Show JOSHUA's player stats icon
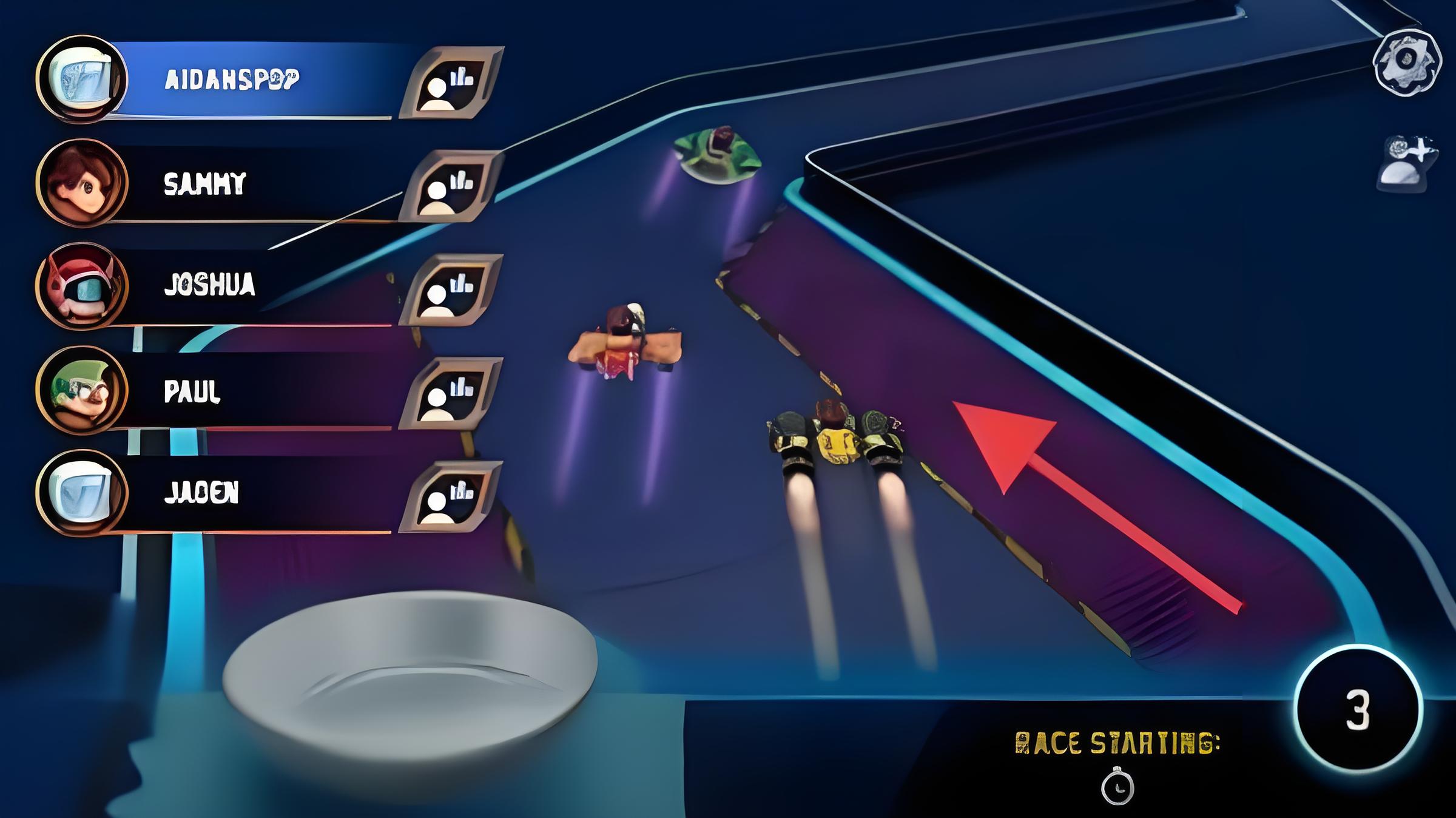The height and width of the screenshot is (818, 1456). 451,289
